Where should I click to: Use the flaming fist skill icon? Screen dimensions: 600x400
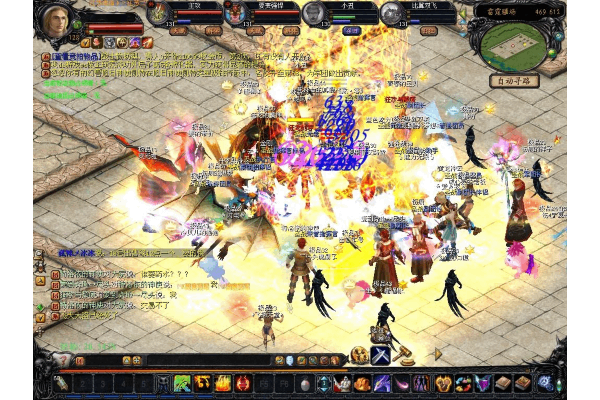203,383
